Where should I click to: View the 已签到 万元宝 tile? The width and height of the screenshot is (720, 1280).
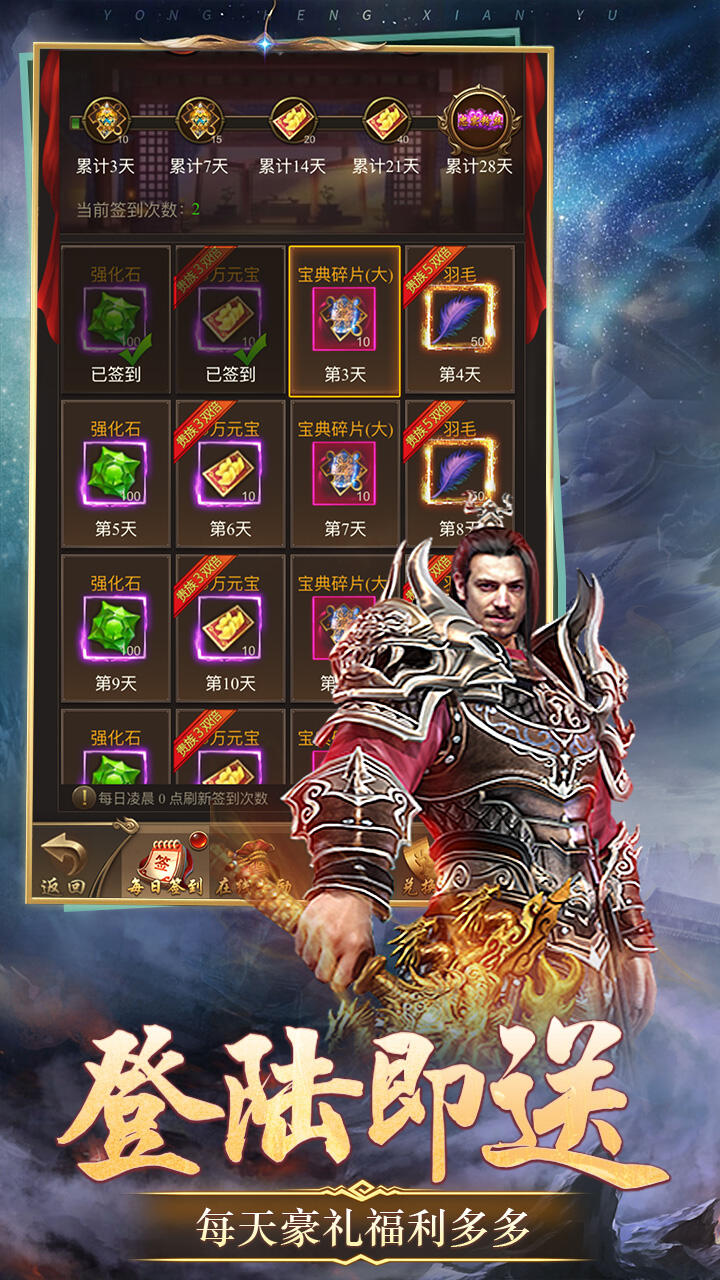[231, 320]
